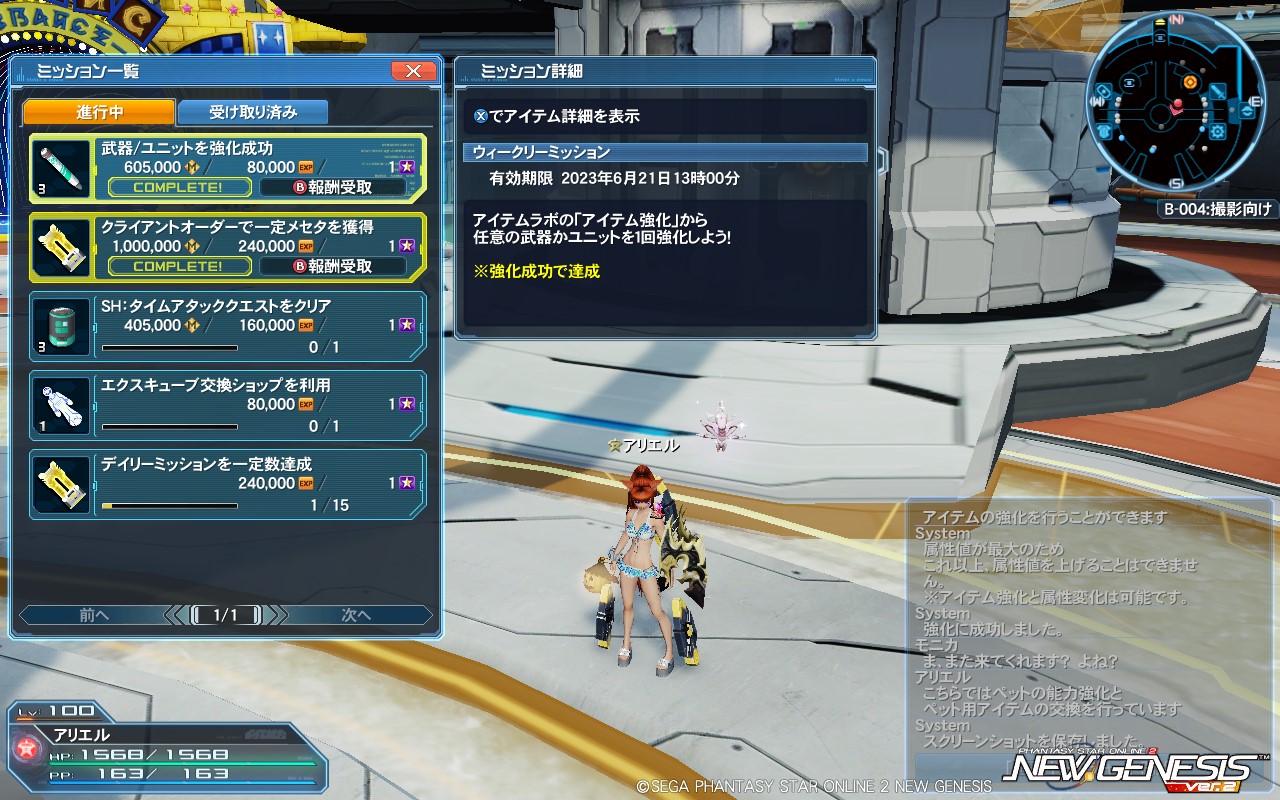Claim the 報酬受取 reward for the weapon enhancement mission

[x=335, y=186]
